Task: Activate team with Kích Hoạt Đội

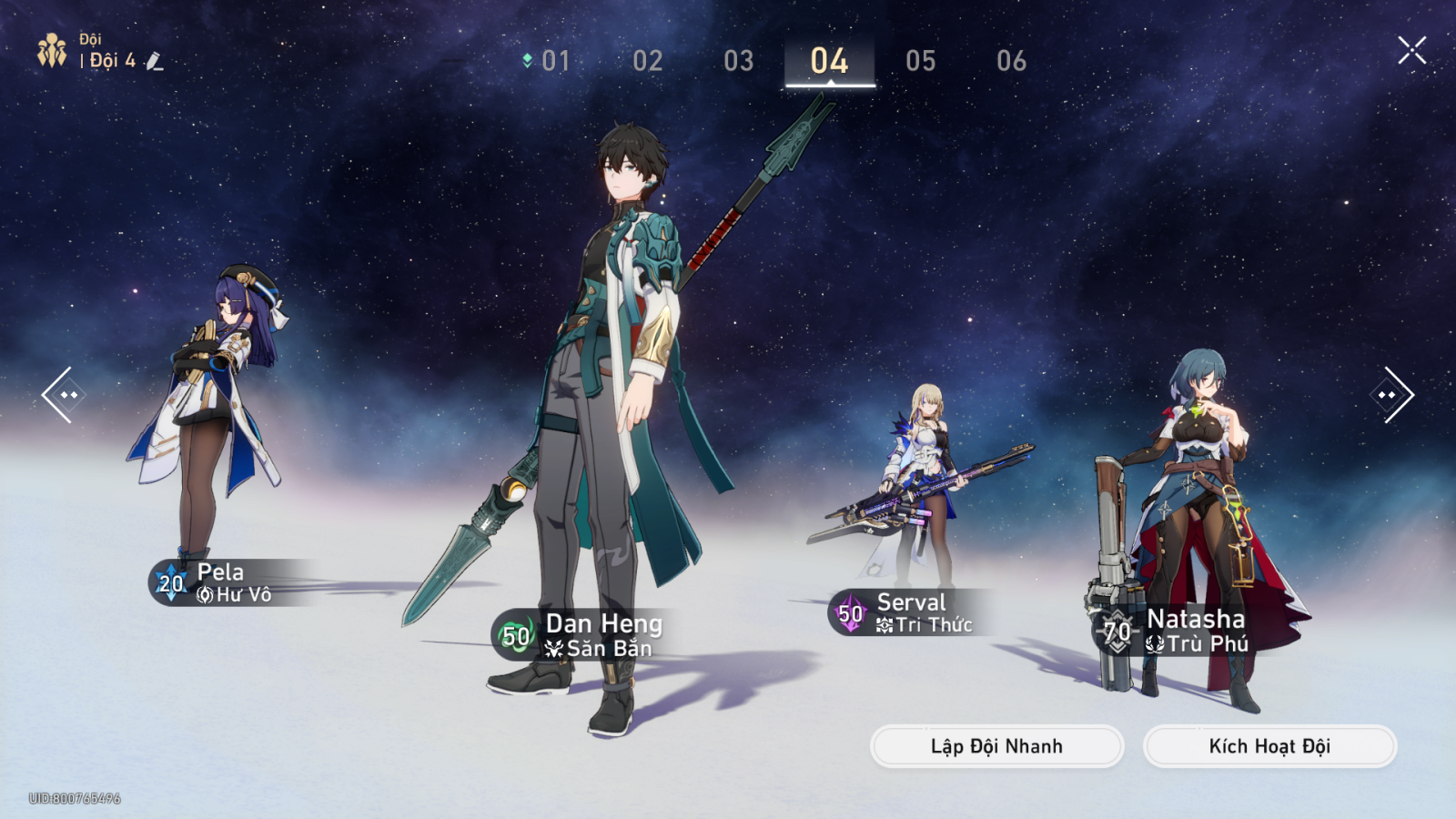Action: pyautogui.click(x=1269, y=746)
